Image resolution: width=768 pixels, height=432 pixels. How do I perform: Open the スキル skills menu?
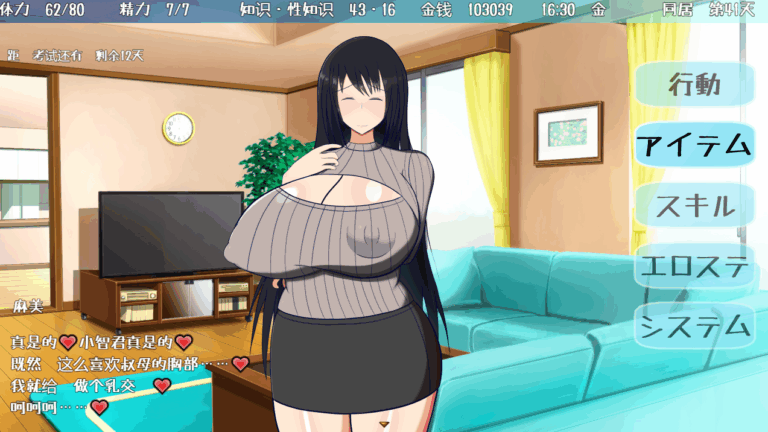click(694, 207)
